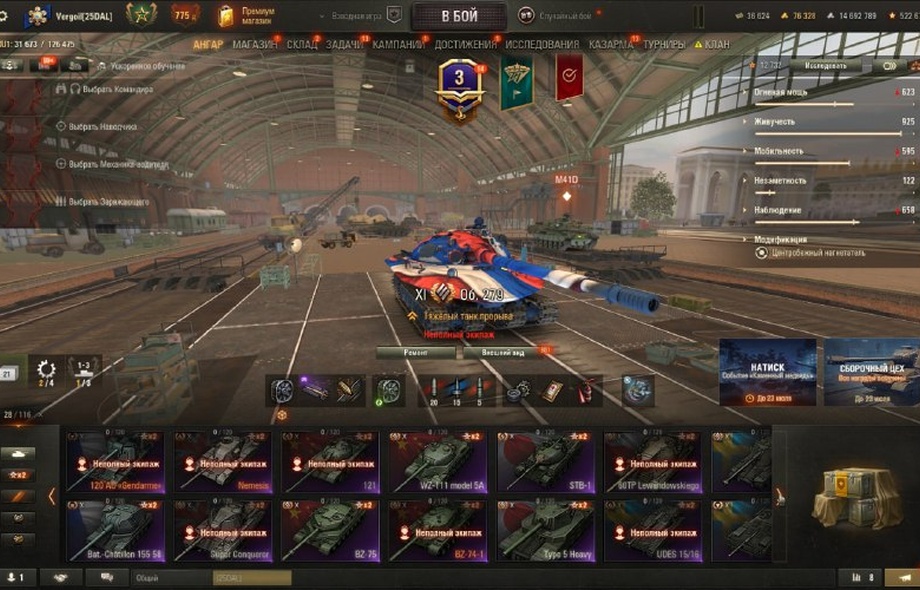Screen dimensions: 920x590
Task: Open the Случайный бой mode selector
Action: [559, 15]
